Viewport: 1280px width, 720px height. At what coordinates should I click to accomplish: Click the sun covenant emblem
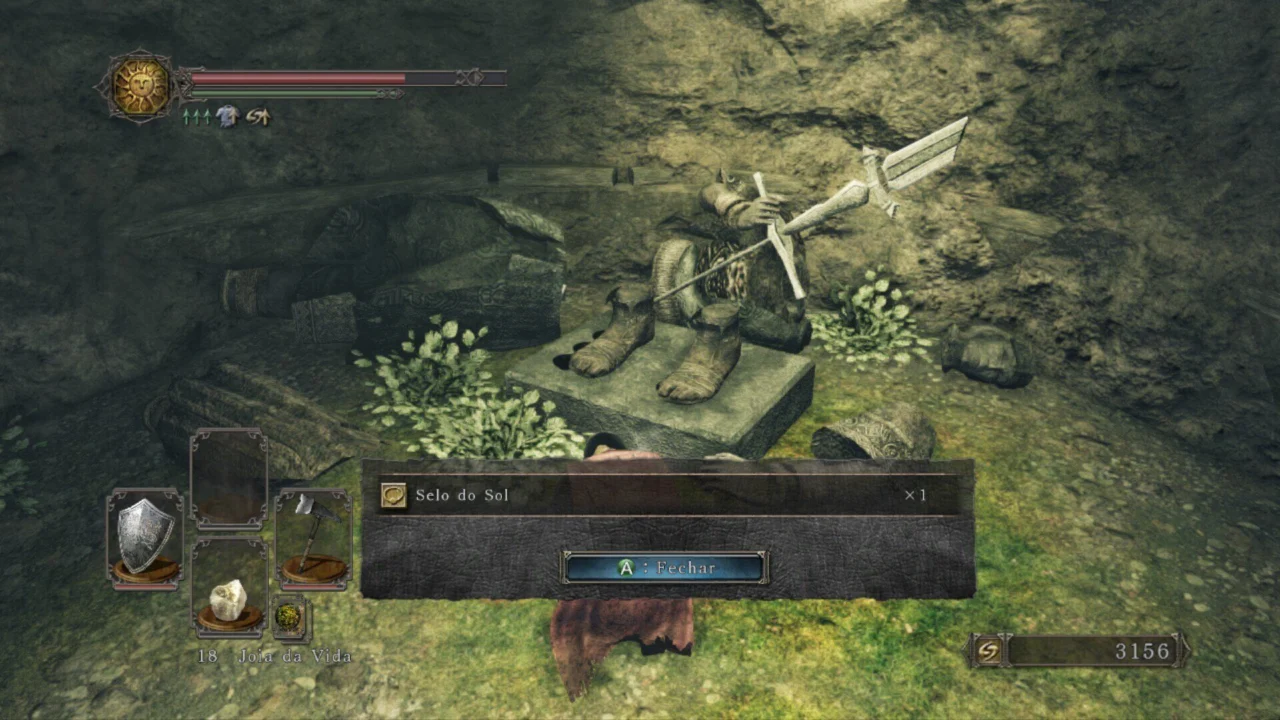tap(140, 87)
